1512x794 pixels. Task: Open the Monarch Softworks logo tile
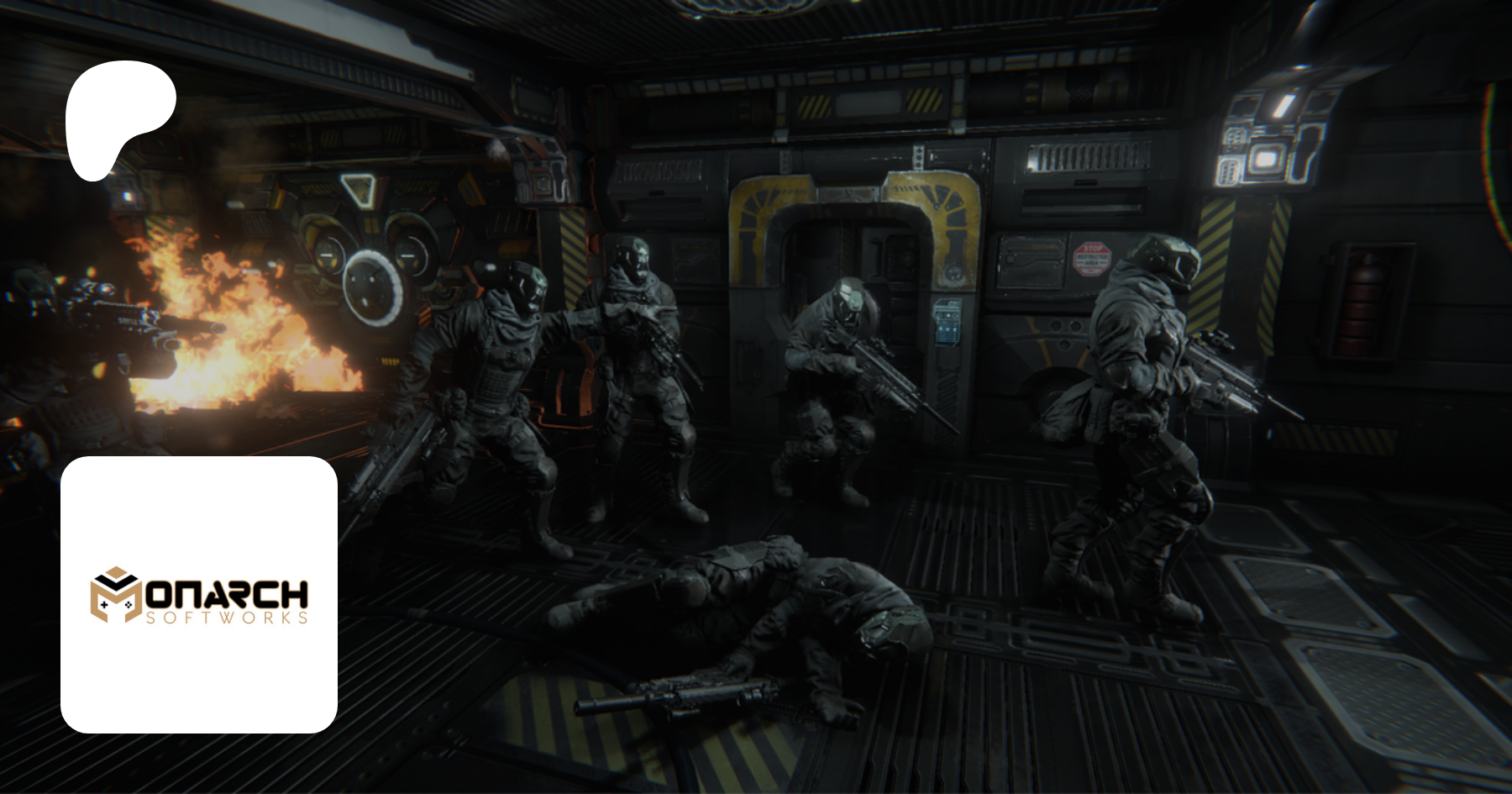[x=199, y=594]
